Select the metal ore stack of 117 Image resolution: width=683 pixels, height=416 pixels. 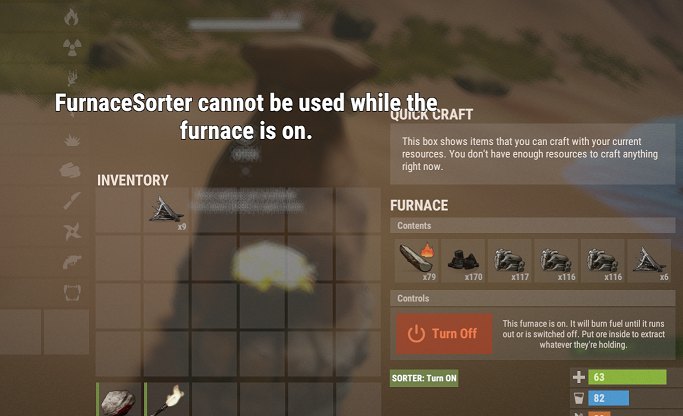click(509, 260)
